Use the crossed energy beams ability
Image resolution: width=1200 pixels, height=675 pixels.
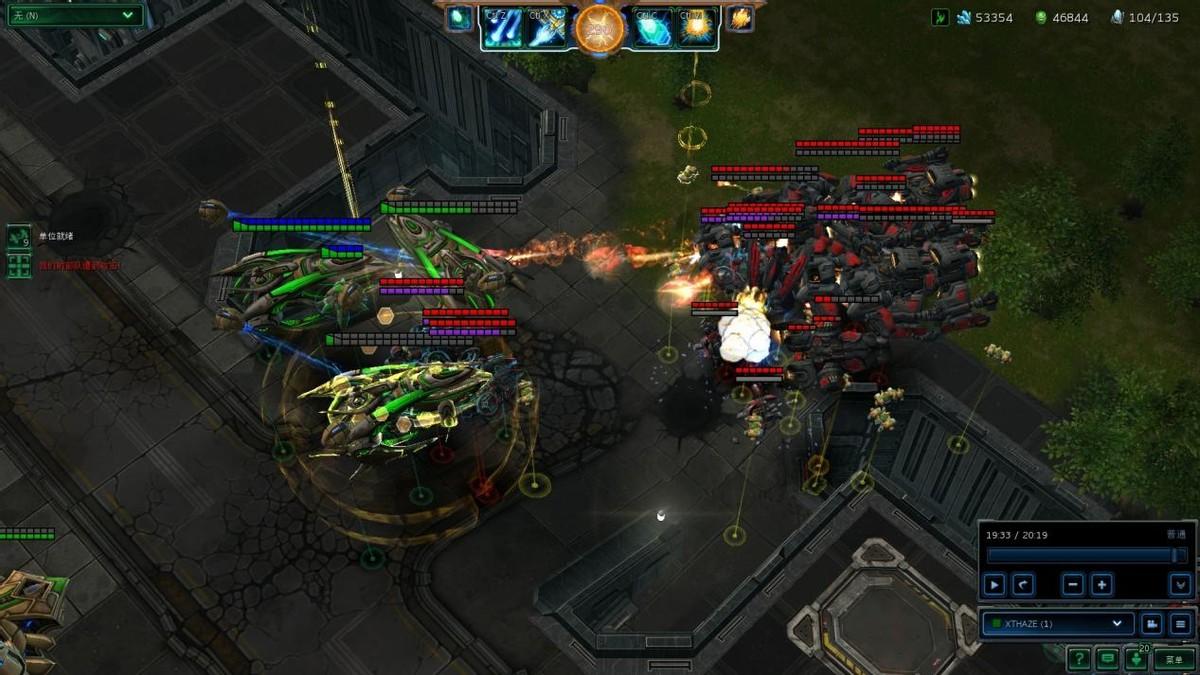[547, 27]
